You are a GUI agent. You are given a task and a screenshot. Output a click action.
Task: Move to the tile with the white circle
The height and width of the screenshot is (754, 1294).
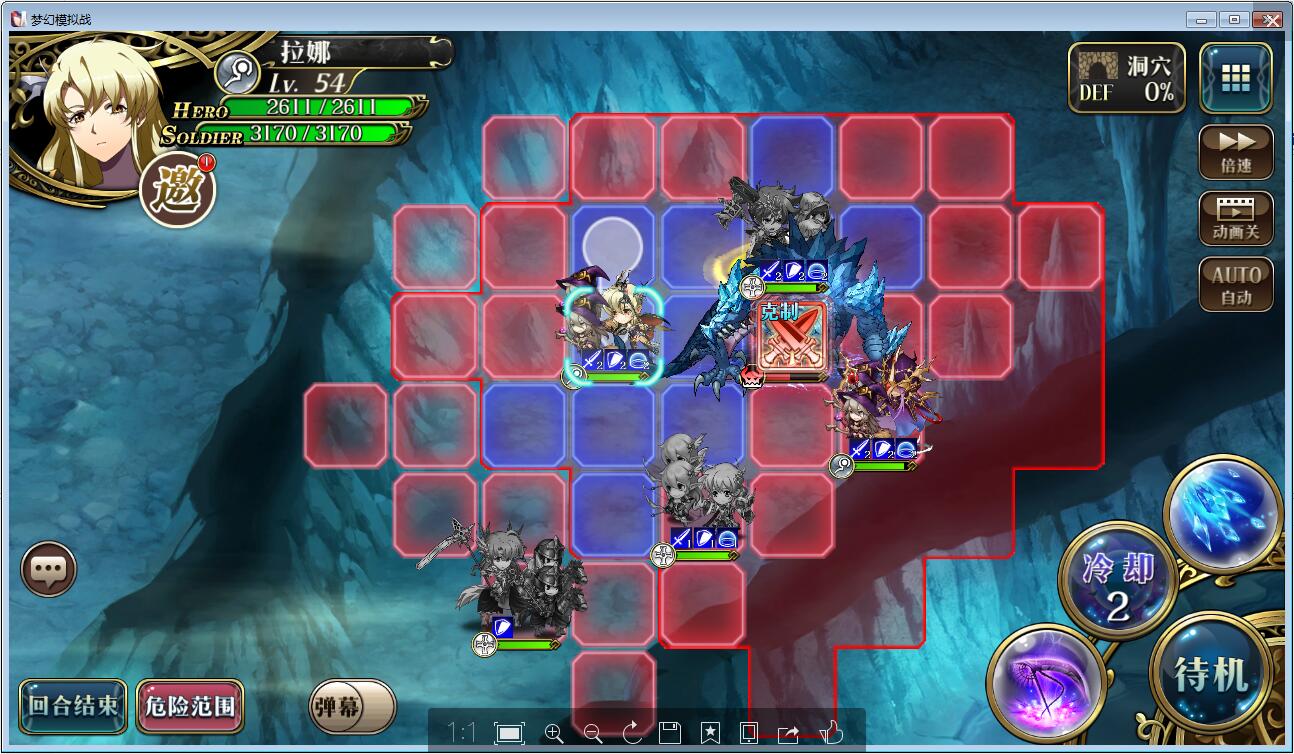pyautogui.click(x=612, y=243)
